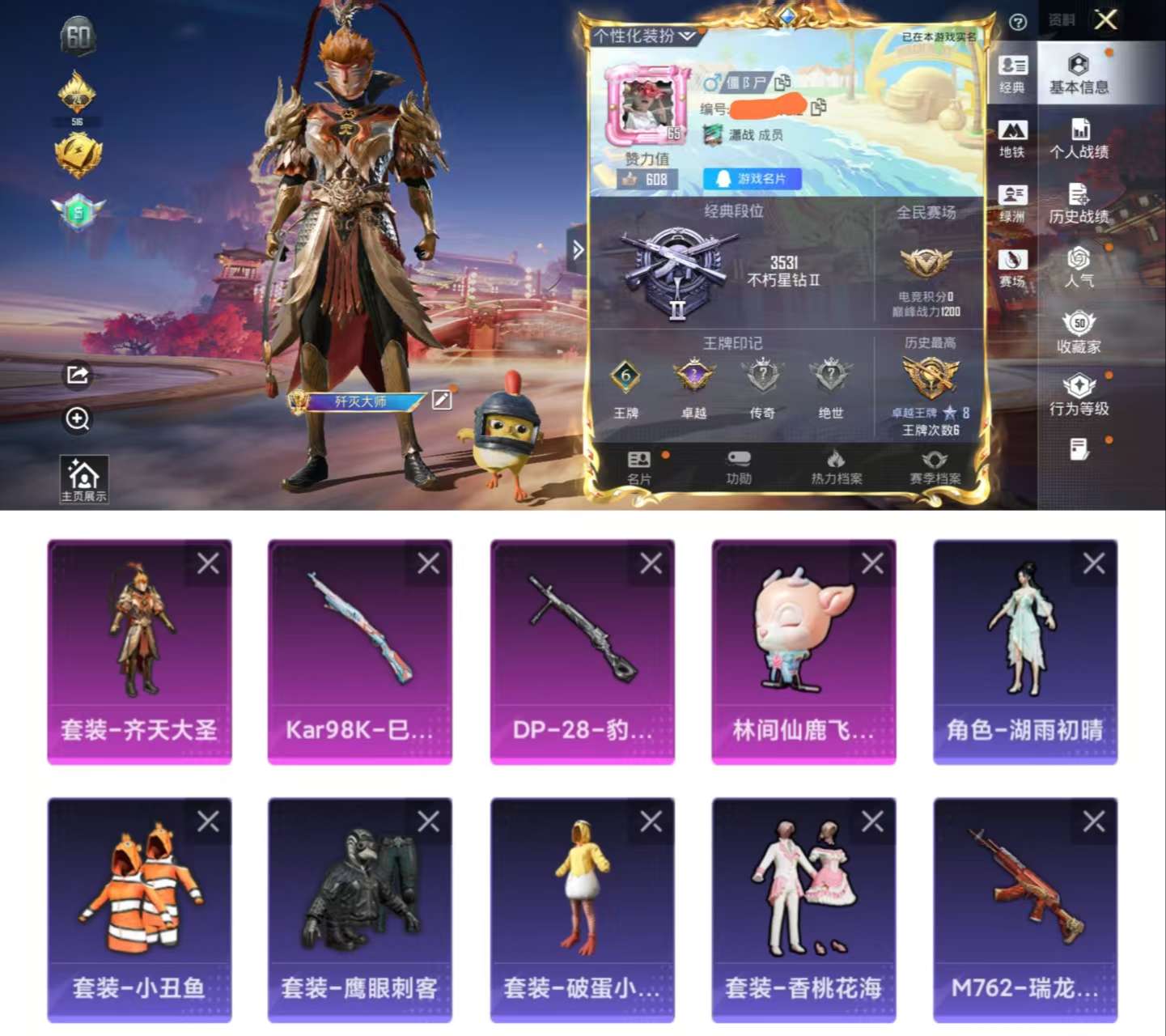The height and width of the screenshot is (1036, 1166).
Task: Click the 灒战 clan member badge
Action: coord(712,134)
